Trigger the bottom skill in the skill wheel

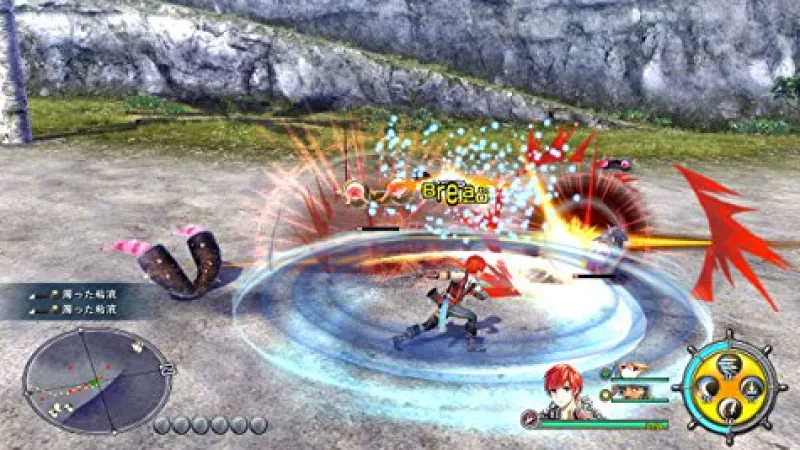[730, 410]
